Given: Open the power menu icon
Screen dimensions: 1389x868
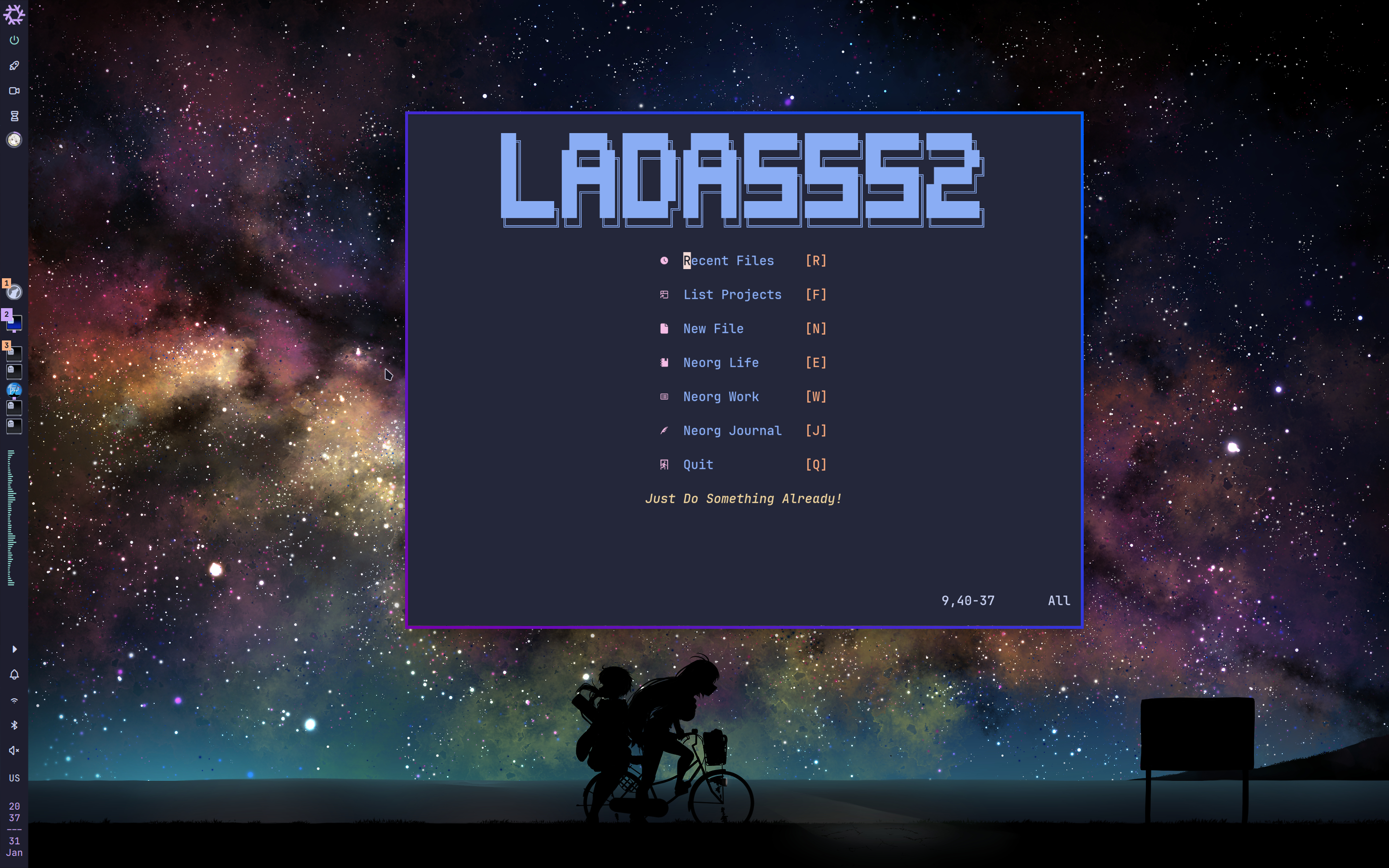Looking at the screenshot, I should coord(14,40).
